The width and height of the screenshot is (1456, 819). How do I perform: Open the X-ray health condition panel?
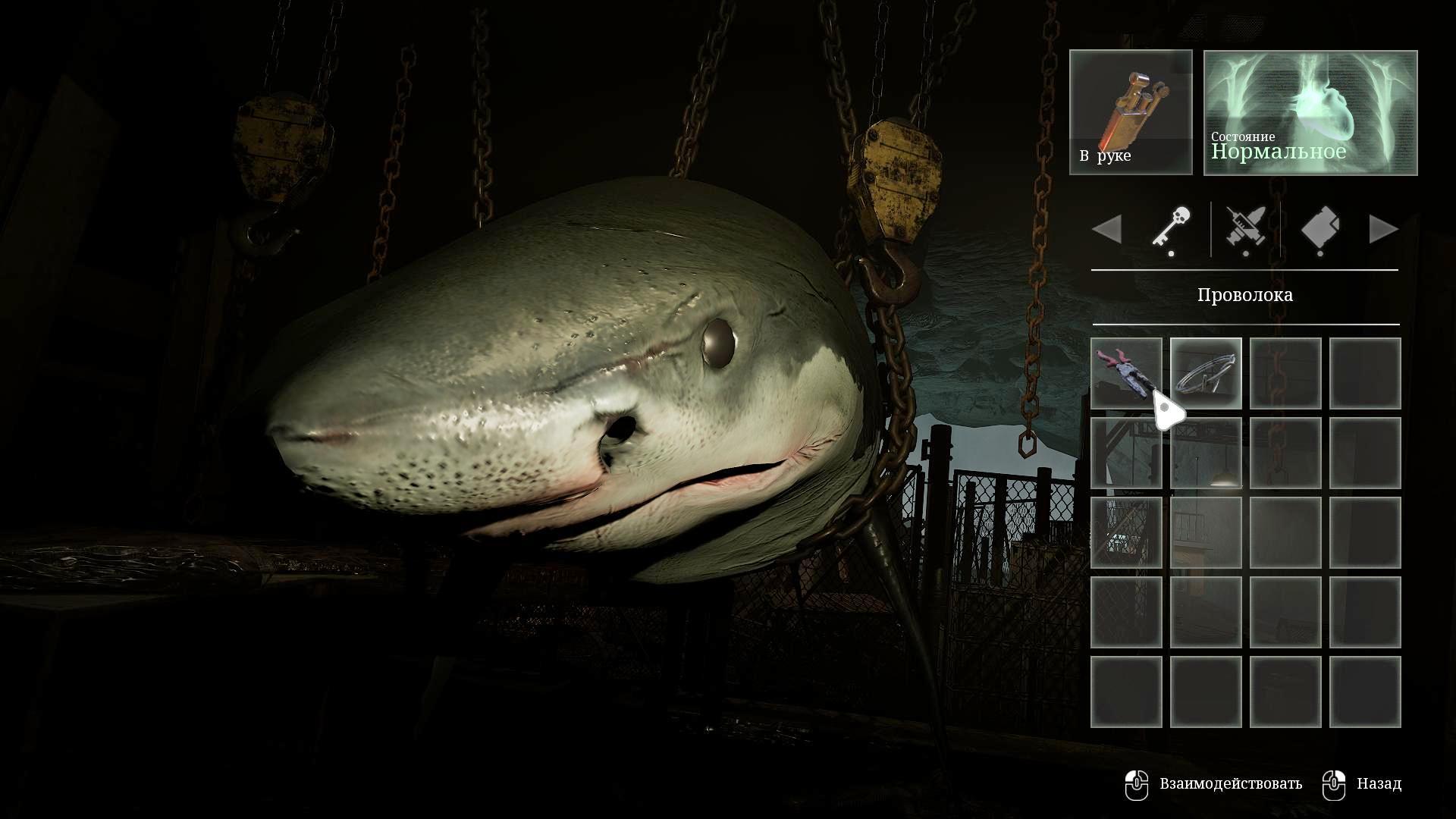tap(1310, 112)
